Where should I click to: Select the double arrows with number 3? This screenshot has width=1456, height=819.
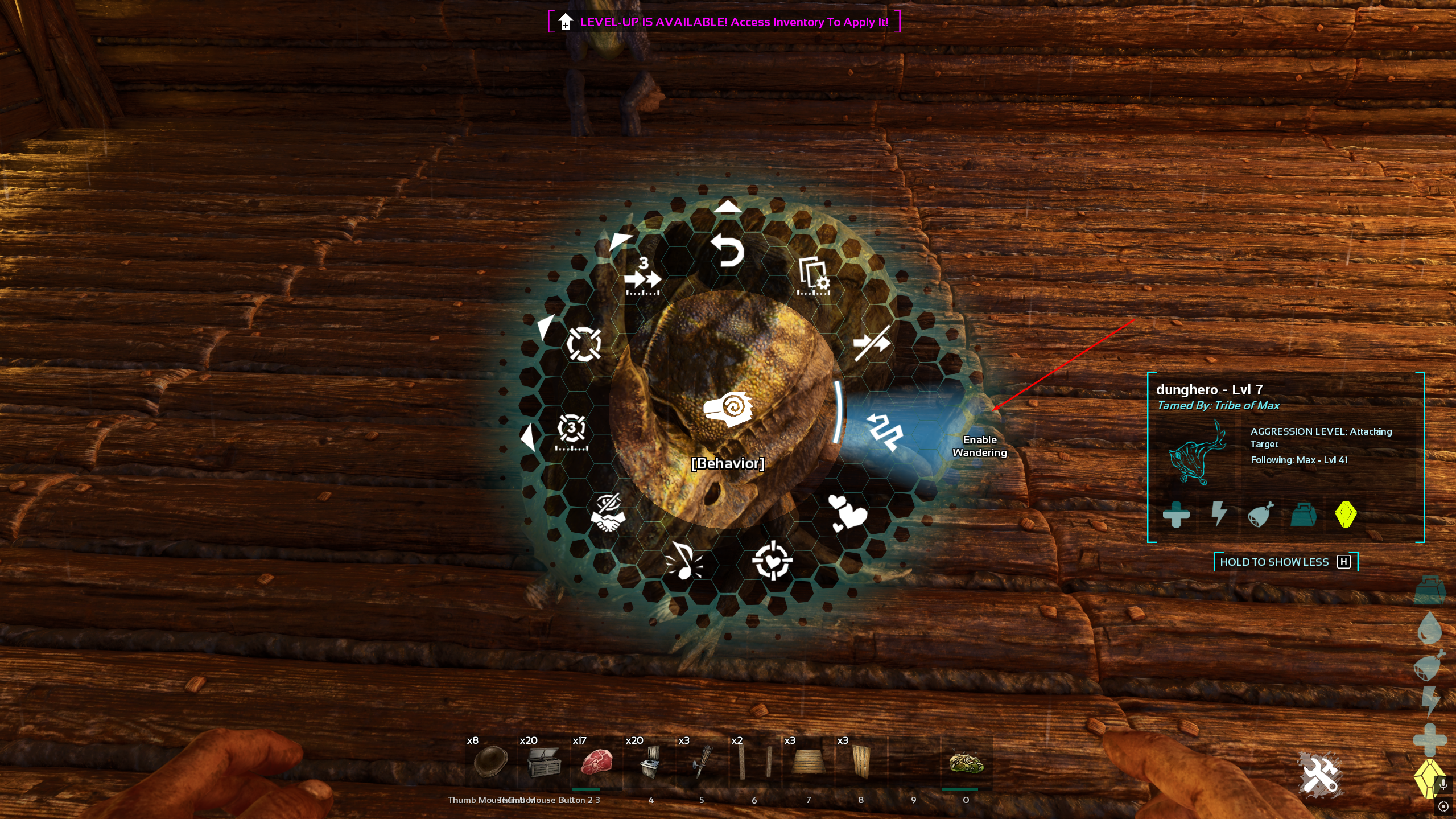point(642,277)
